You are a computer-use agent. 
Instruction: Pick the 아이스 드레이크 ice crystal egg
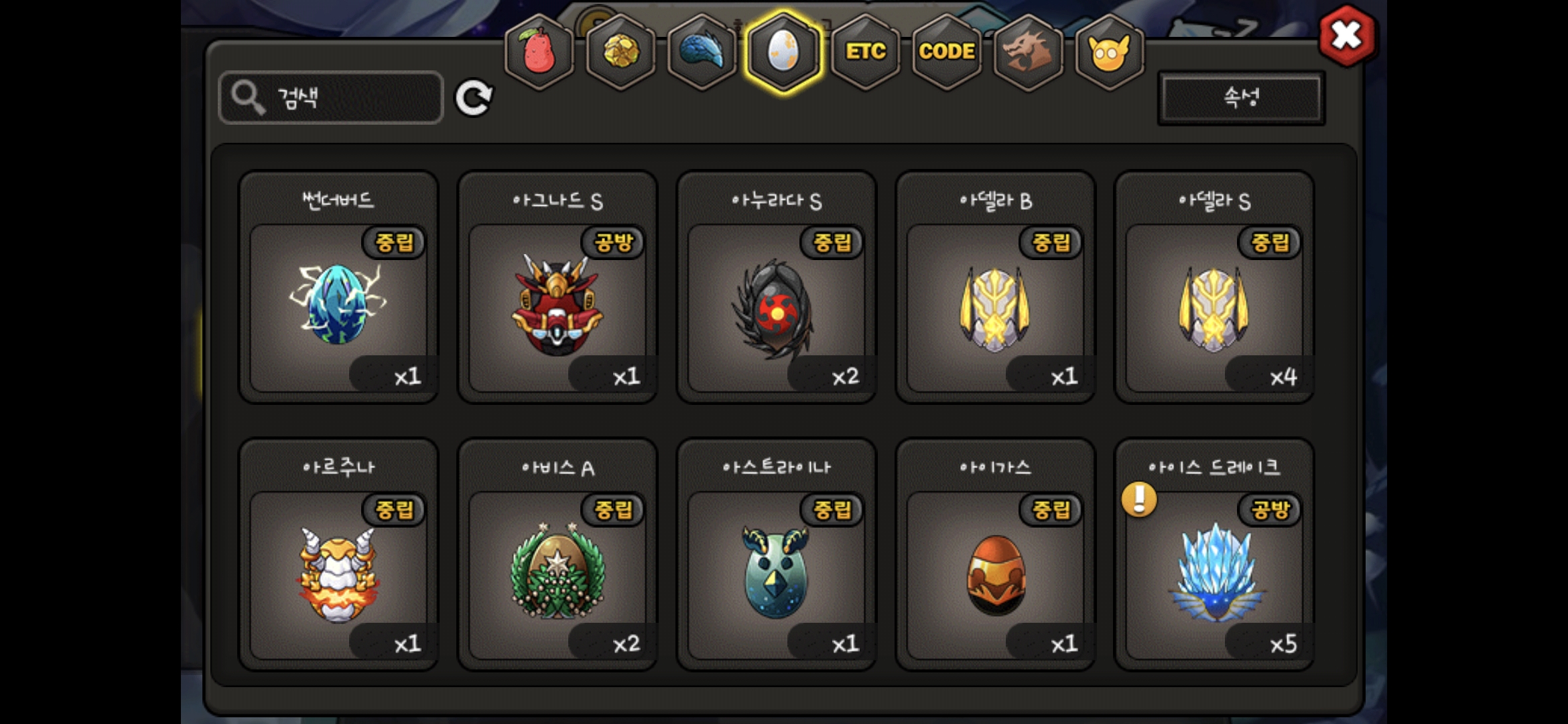click(1214, 573)
